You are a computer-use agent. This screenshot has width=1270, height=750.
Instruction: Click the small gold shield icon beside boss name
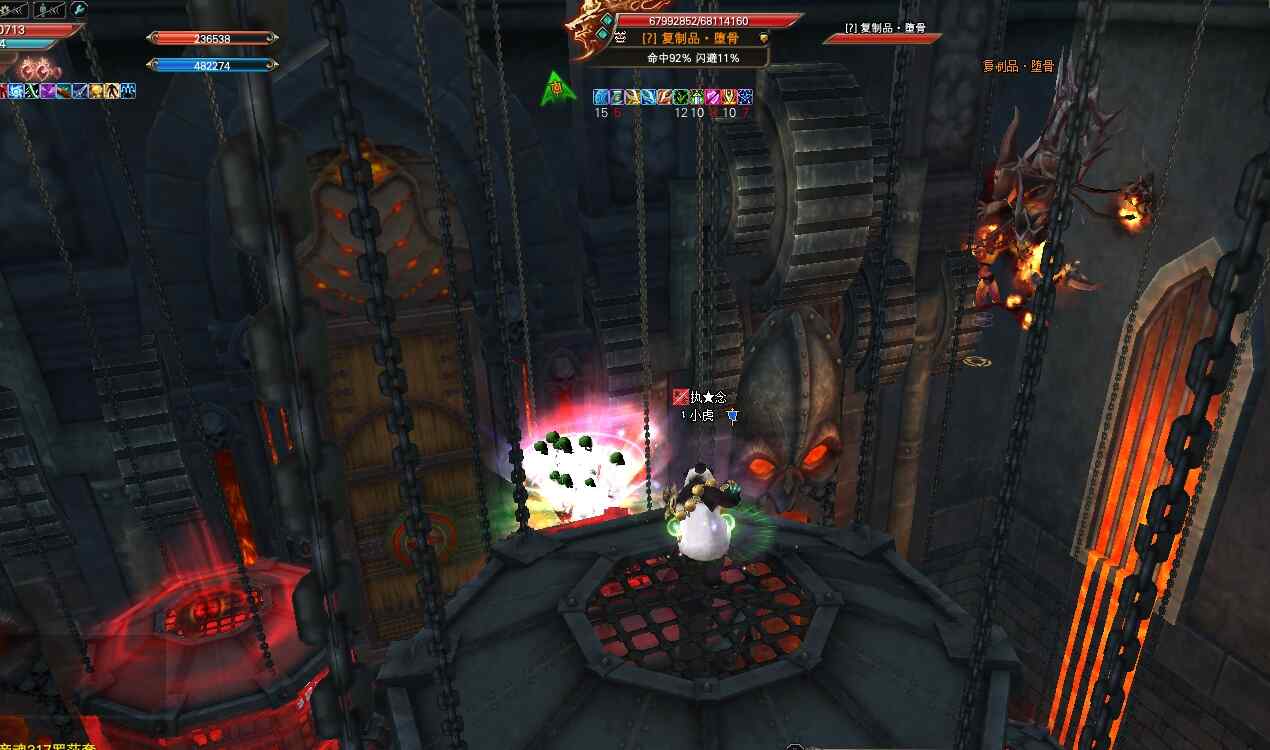[763, 38]
